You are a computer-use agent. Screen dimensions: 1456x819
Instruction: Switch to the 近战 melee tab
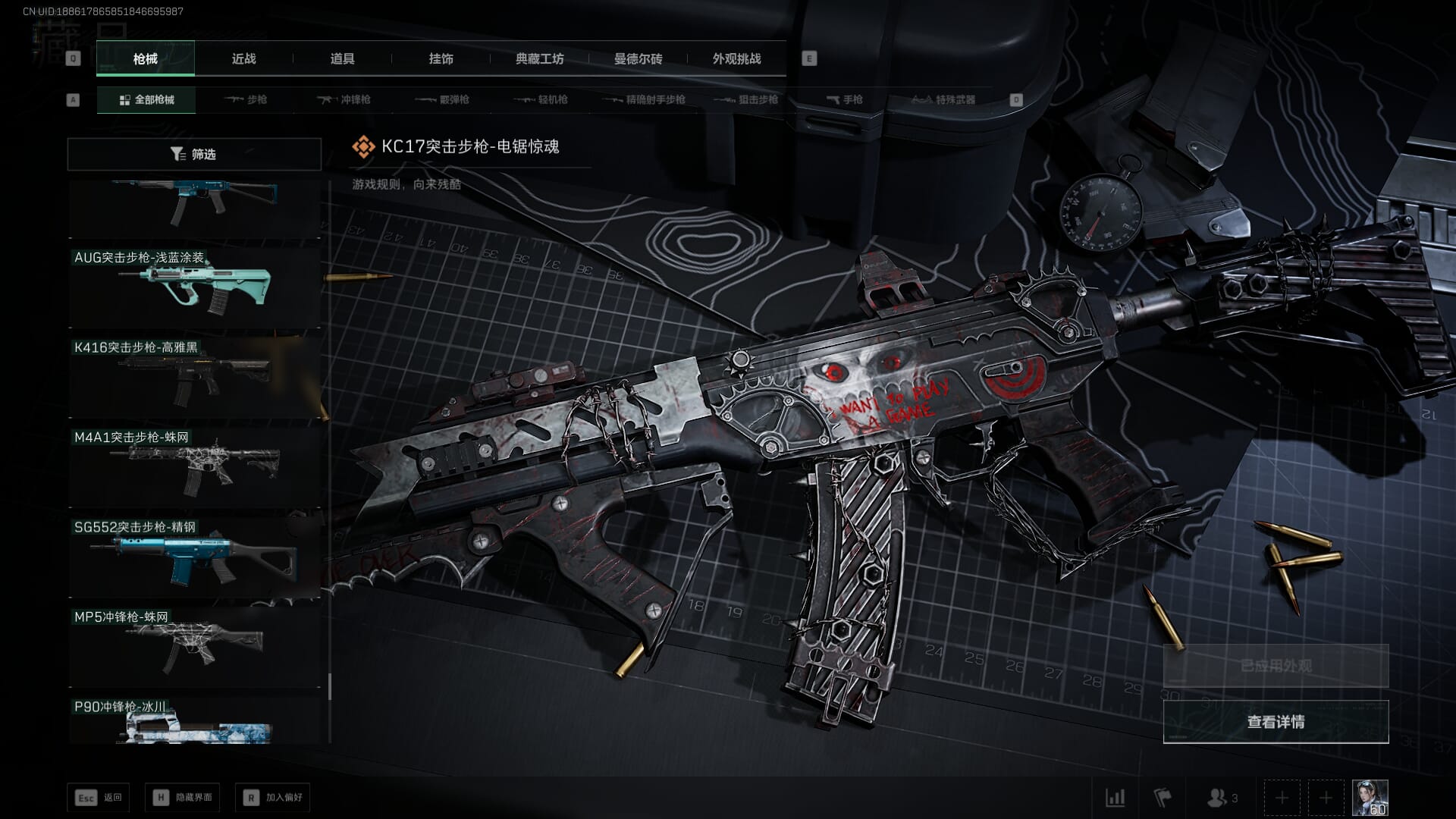pos(243,59)
